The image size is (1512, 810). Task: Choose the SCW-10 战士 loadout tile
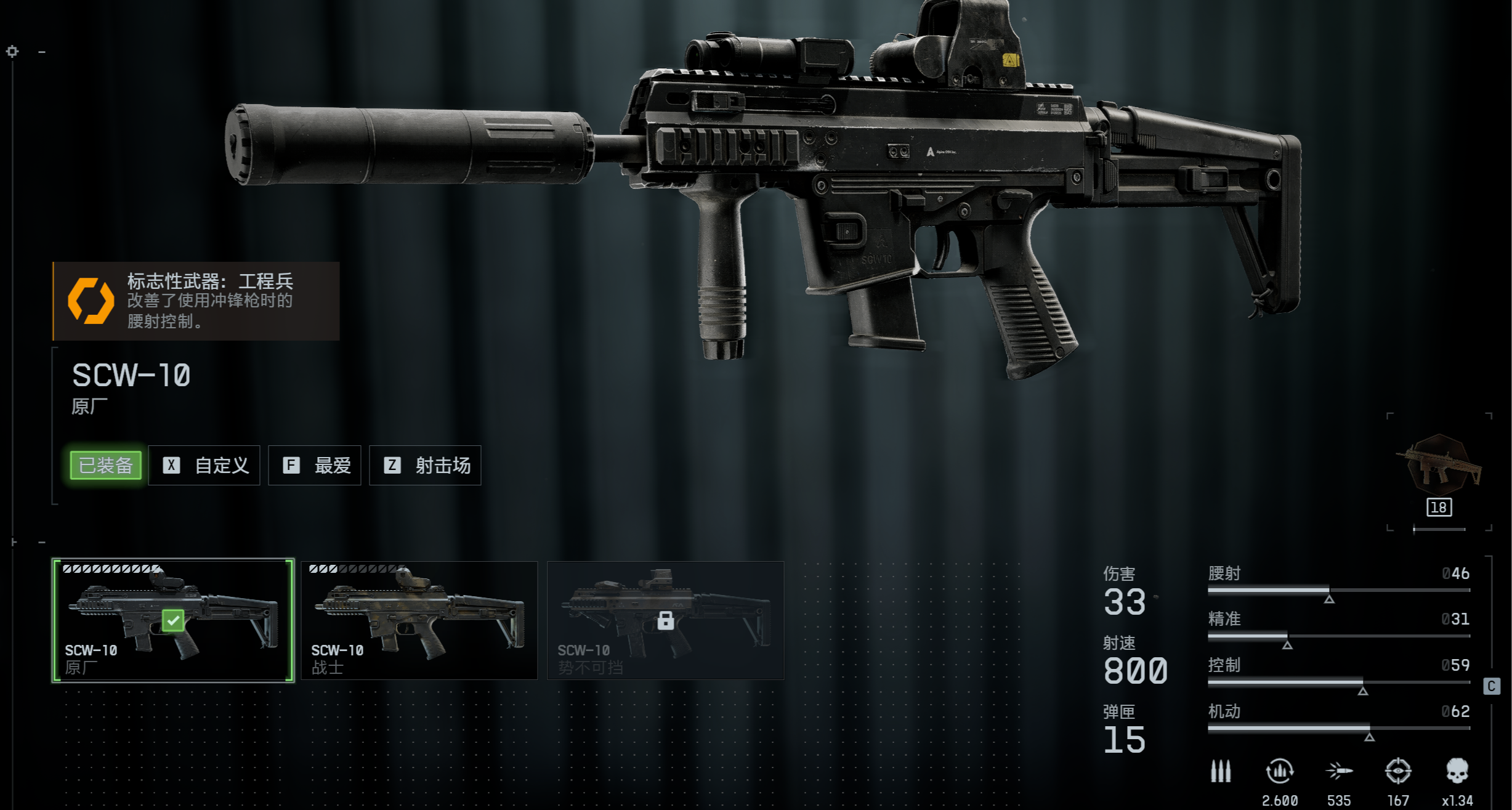[419, 620]
